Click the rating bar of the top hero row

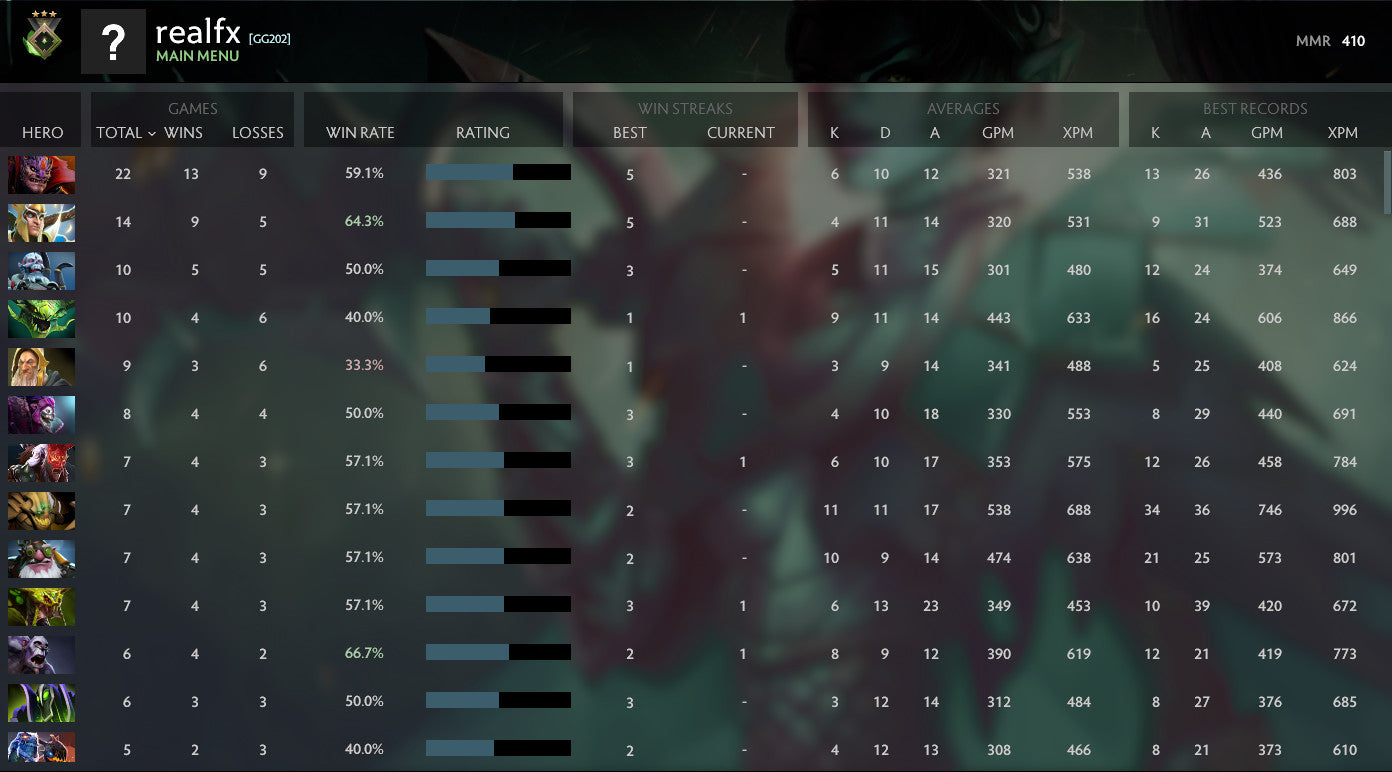[x=498, y=172]
